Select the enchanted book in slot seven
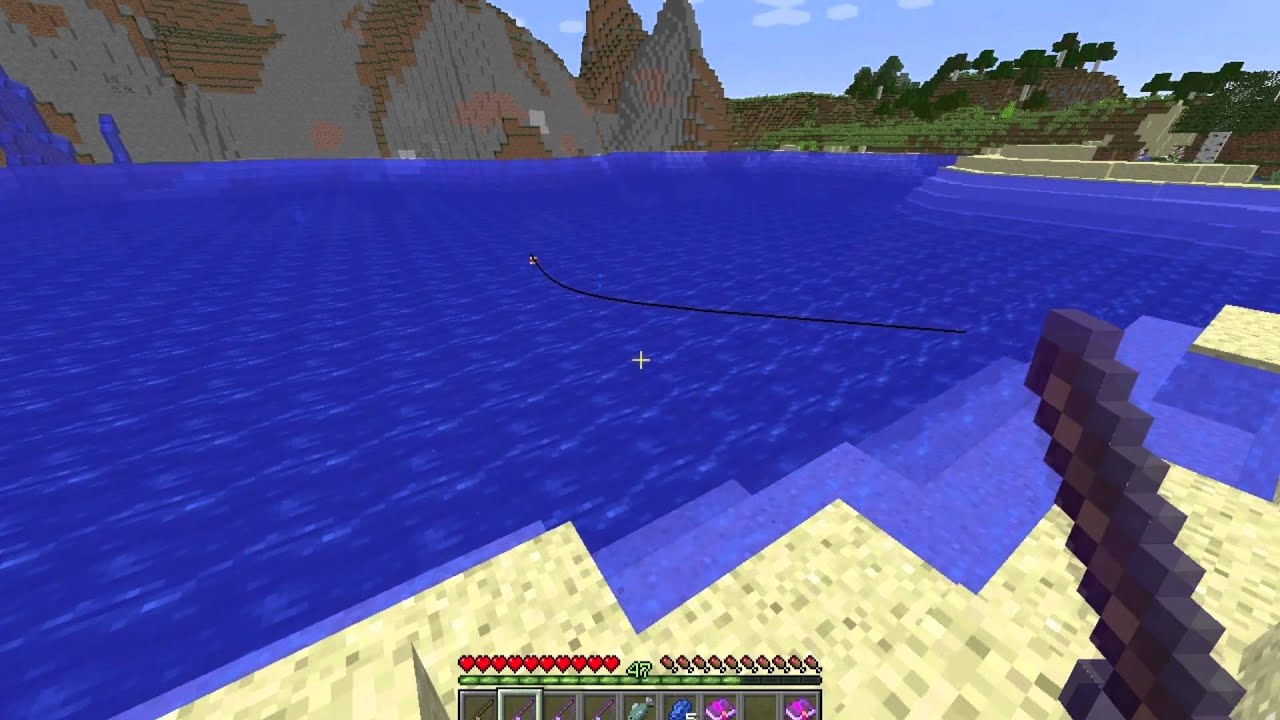This screenshot has height=720, width=1280. click(718, 706)
